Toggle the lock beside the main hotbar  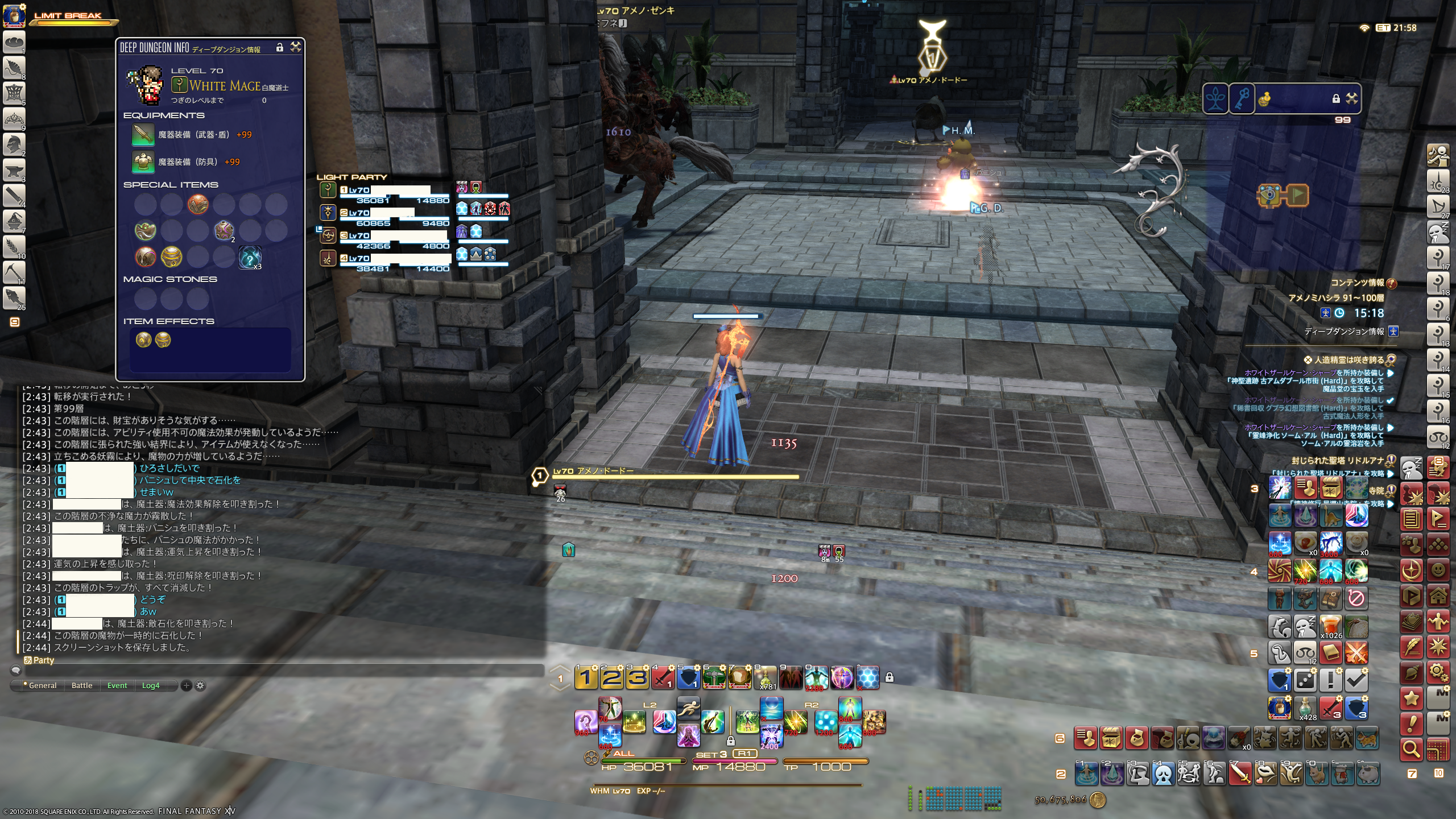pyautogui.click(x=890, y=677)
